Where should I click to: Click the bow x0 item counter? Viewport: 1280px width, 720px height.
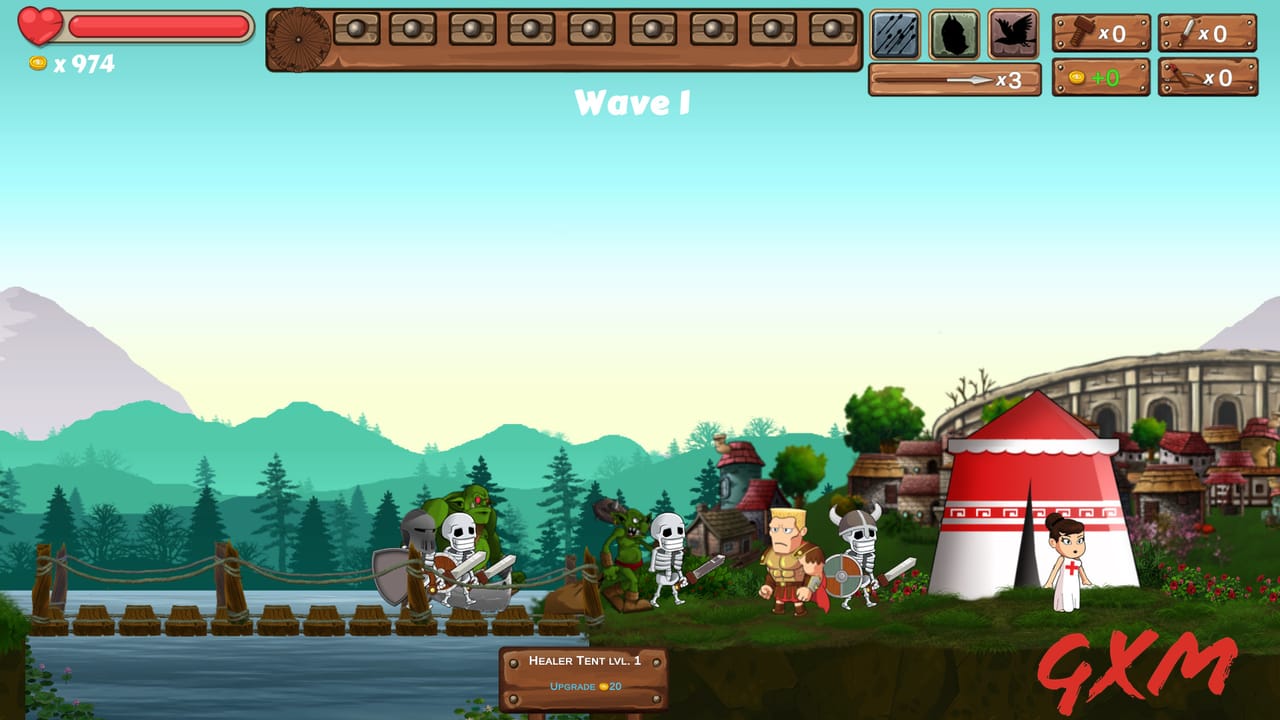coord(1210,75)
